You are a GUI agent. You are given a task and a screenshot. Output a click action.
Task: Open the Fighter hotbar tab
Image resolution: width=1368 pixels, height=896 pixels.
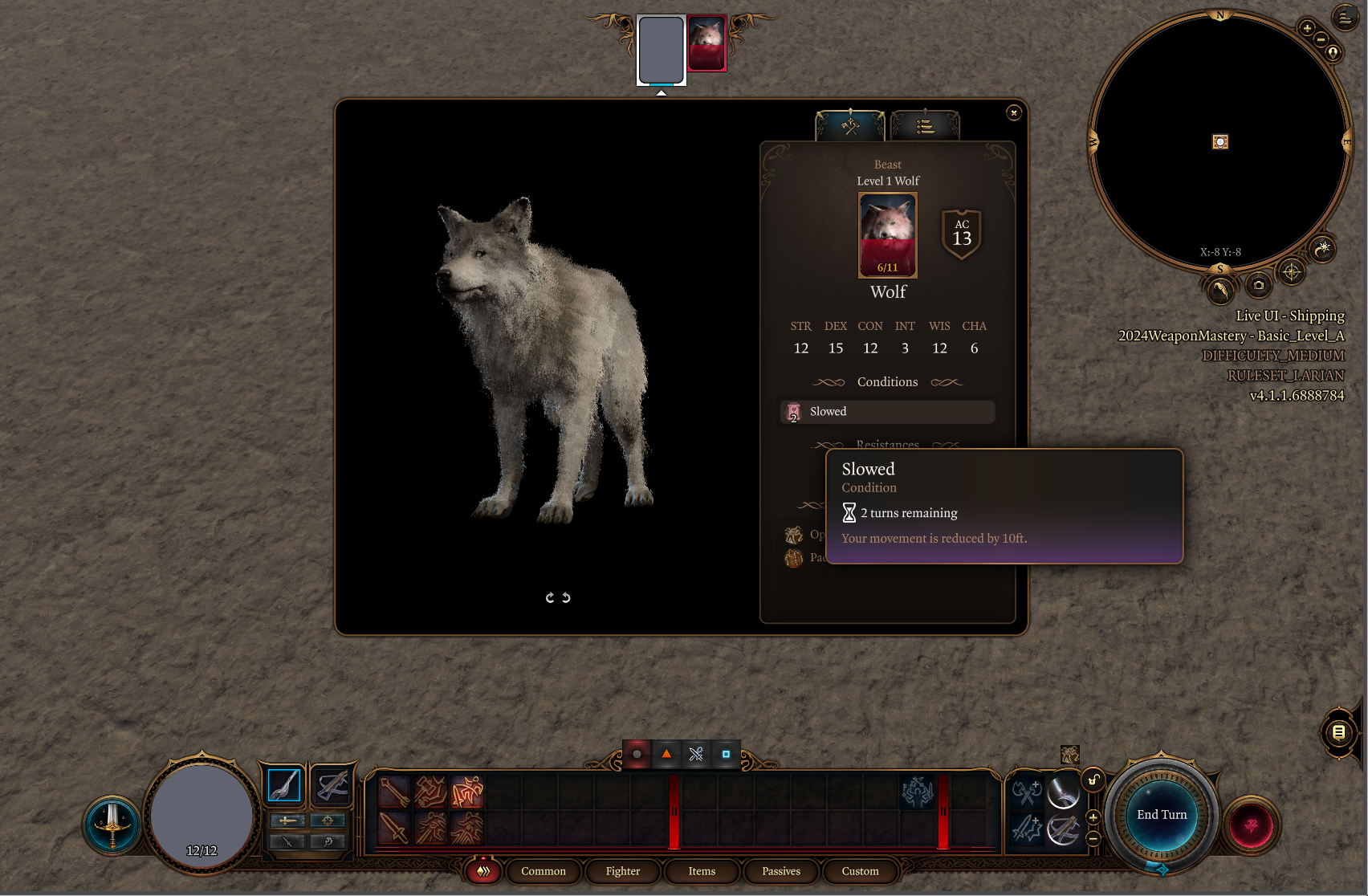coord(623,871)
